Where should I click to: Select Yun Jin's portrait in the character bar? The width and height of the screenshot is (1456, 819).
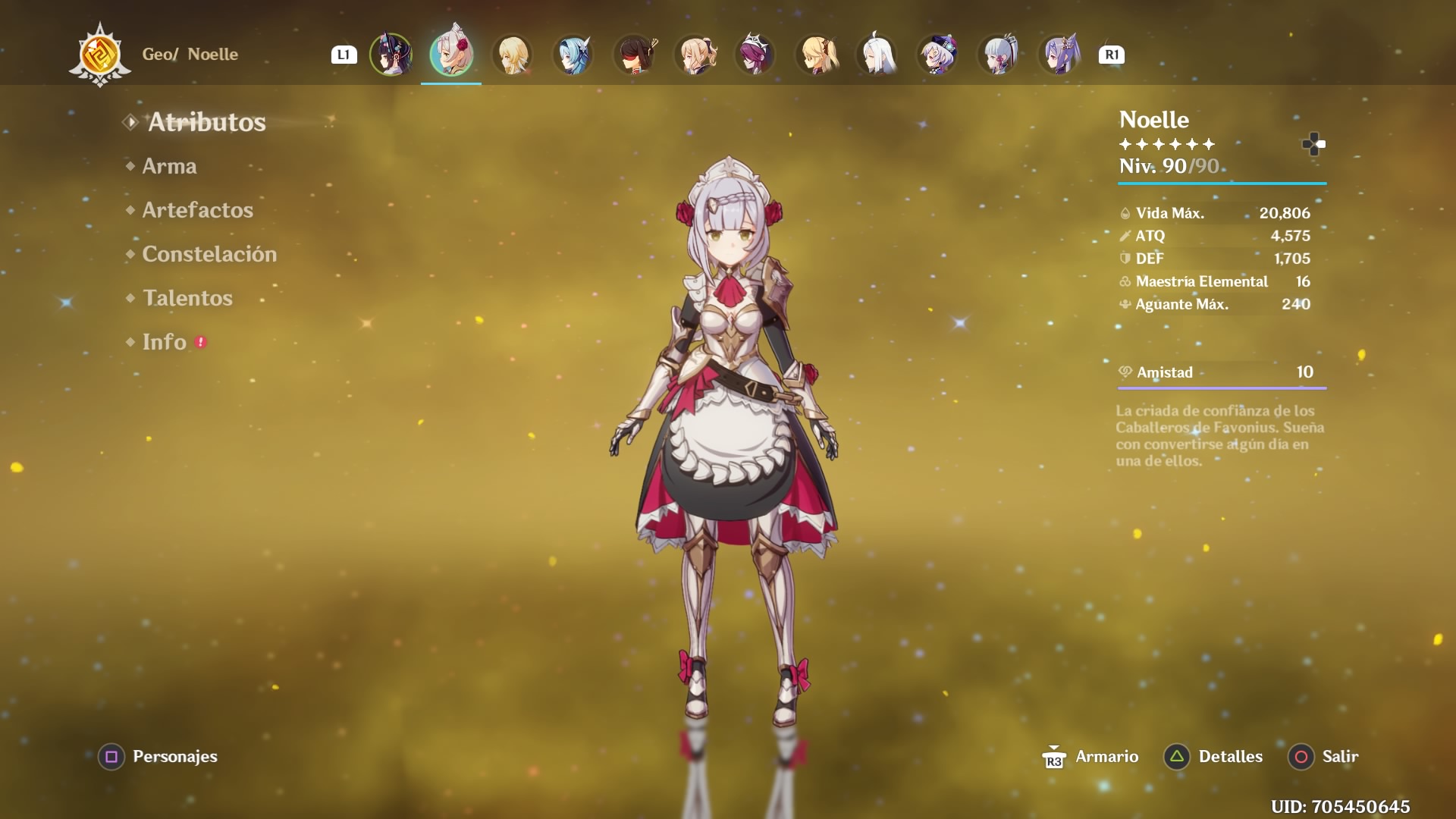click(391, 55)
